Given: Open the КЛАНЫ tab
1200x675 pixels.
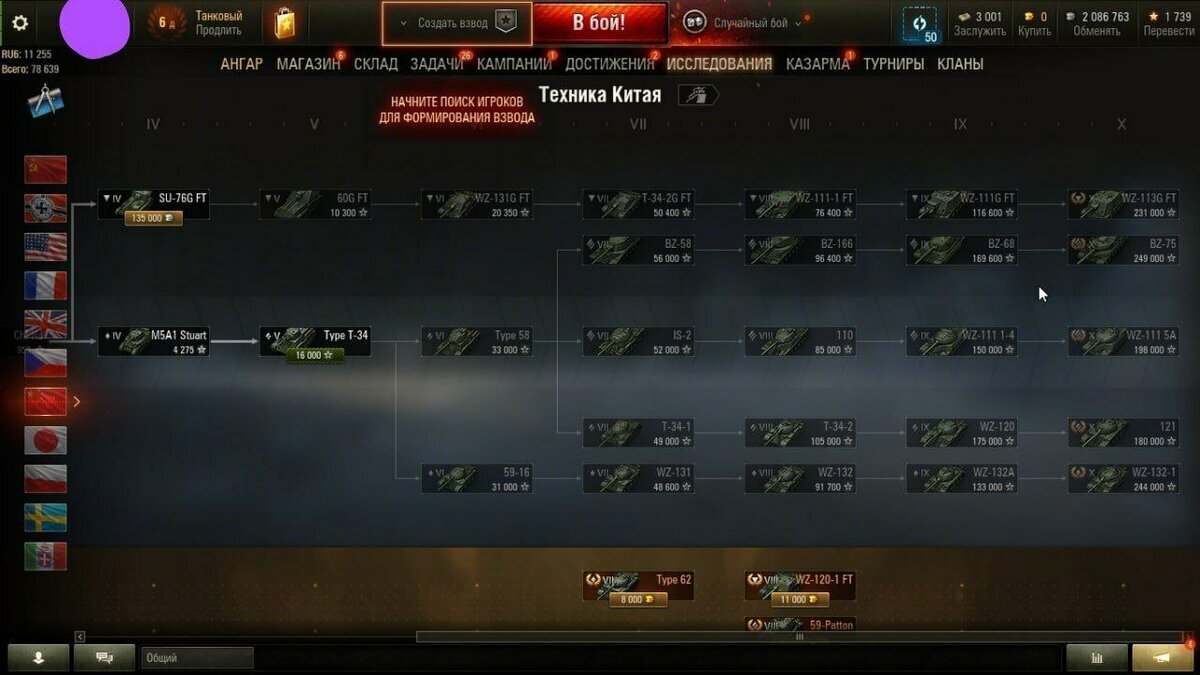Looking at the screenshot, I should pyautogui.click(x=960, y=64).
